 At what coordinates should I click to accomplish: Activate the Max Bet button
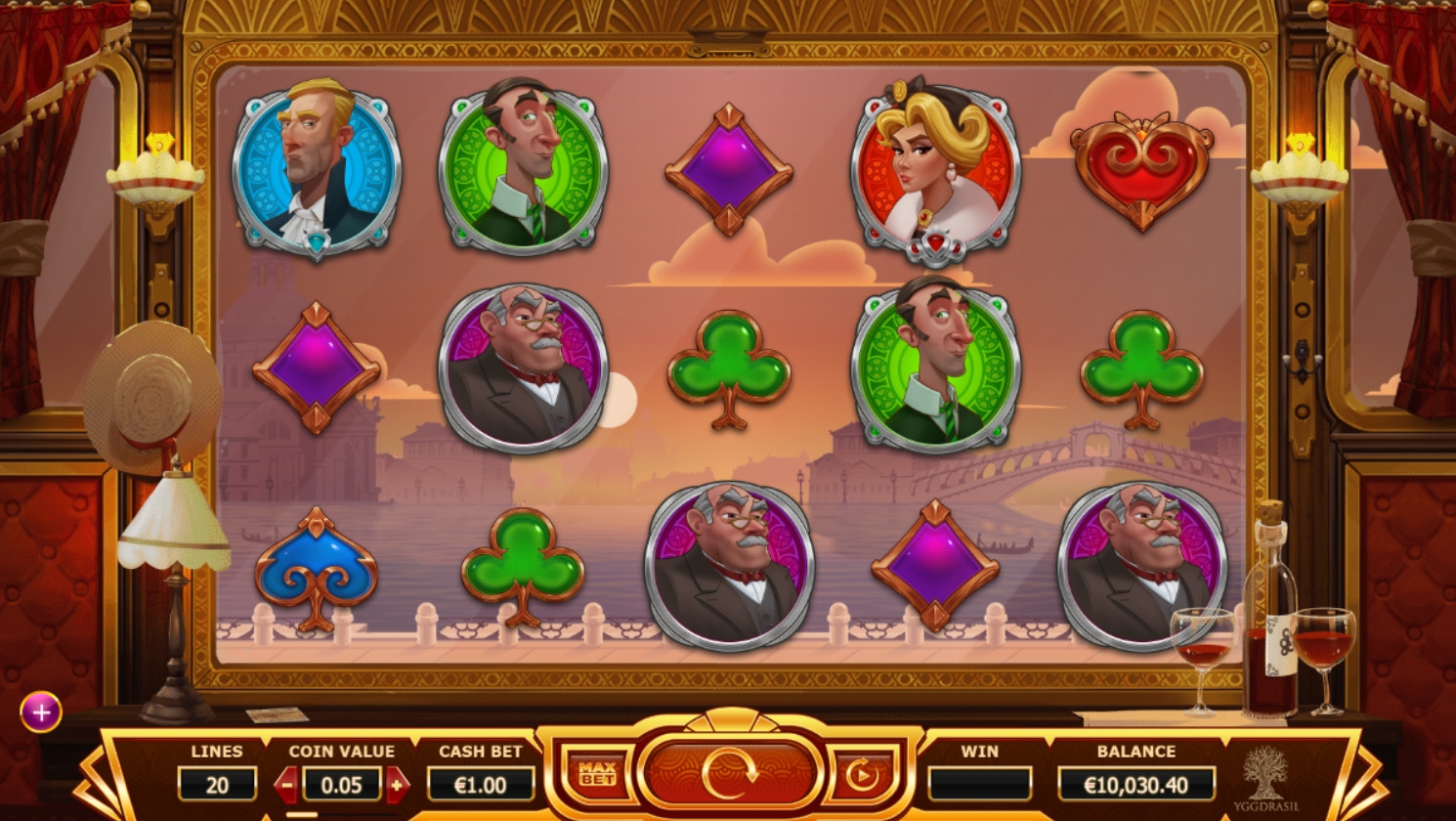click(x=596, y=774)
